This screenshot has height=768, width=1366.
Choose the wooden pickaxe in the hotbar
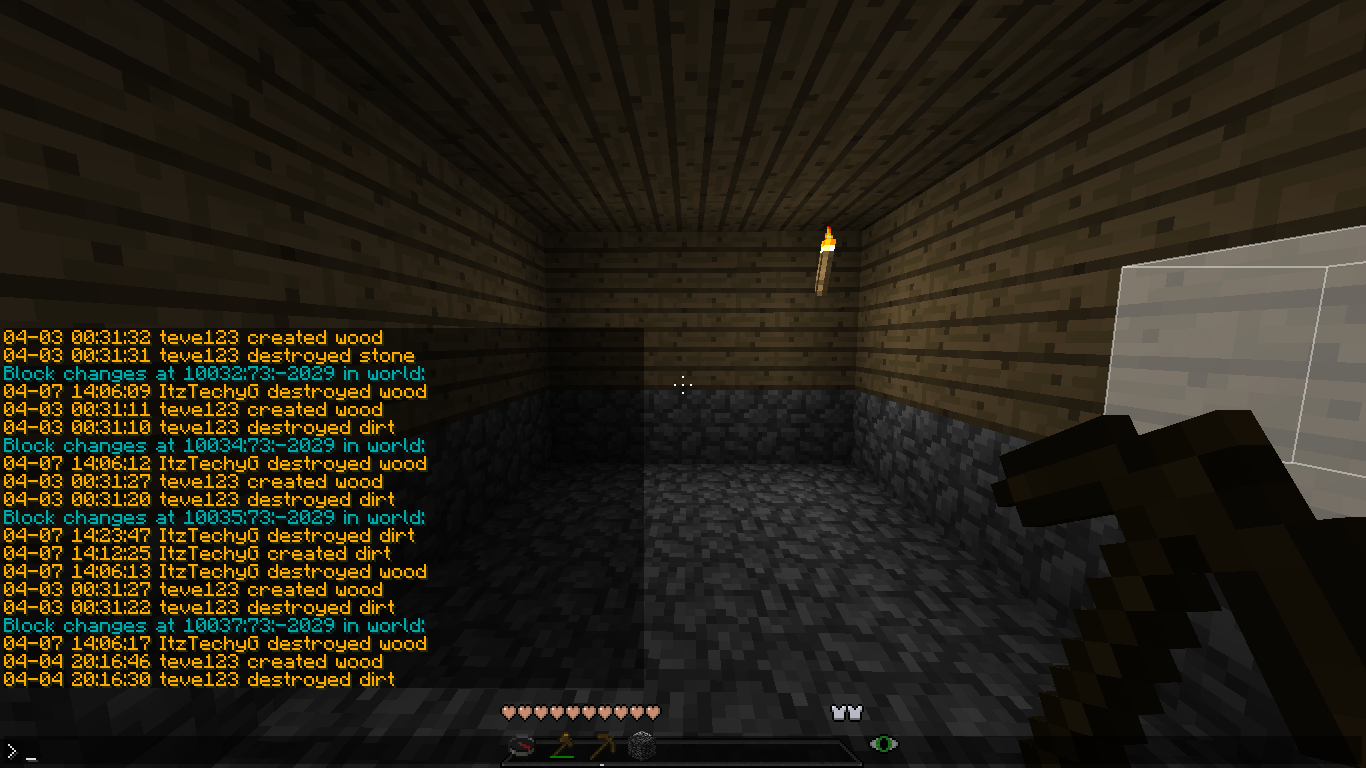[601, 746]
